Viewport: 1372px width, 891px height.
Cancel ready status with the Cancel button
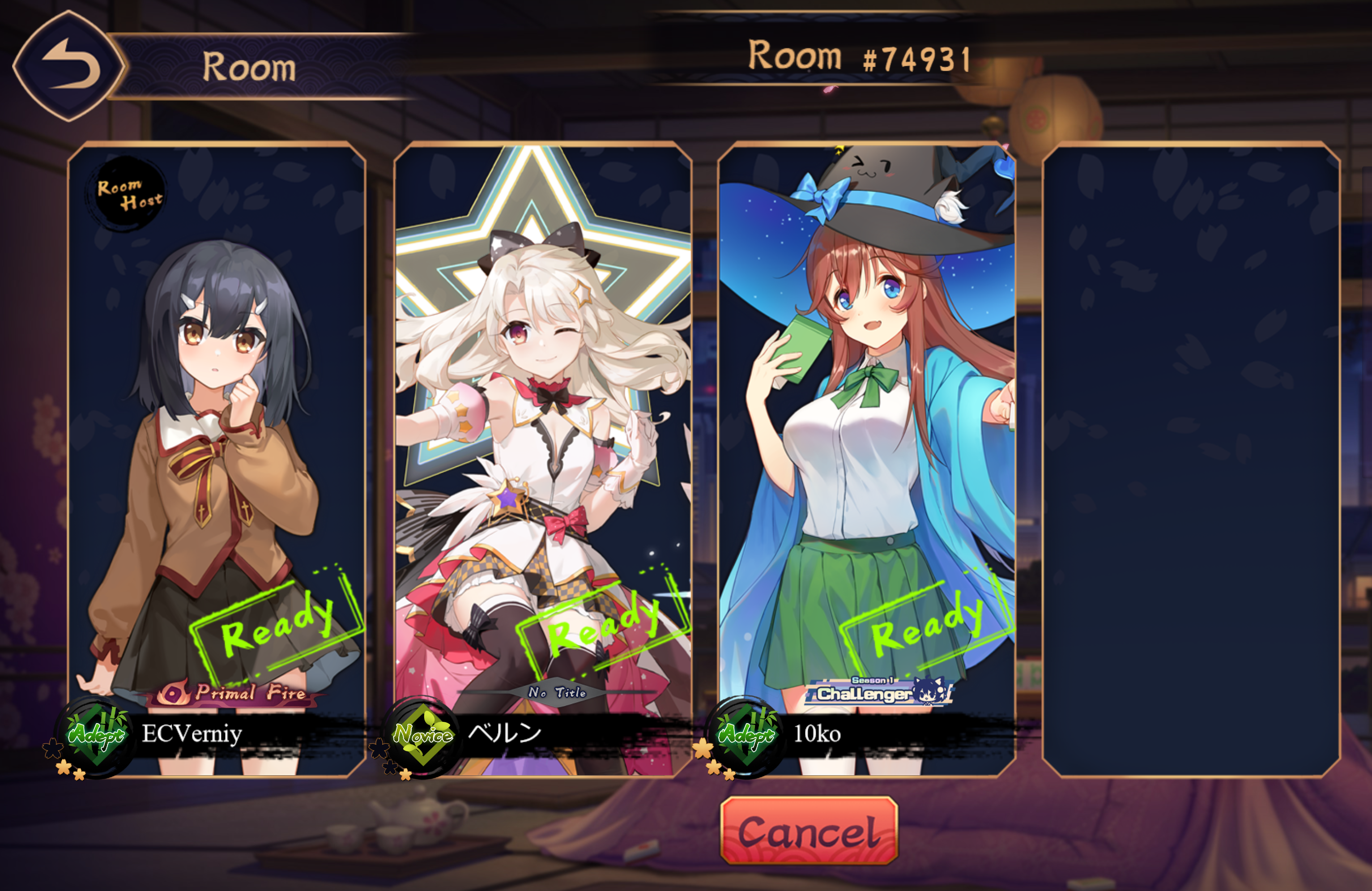[x=809, y=831]
